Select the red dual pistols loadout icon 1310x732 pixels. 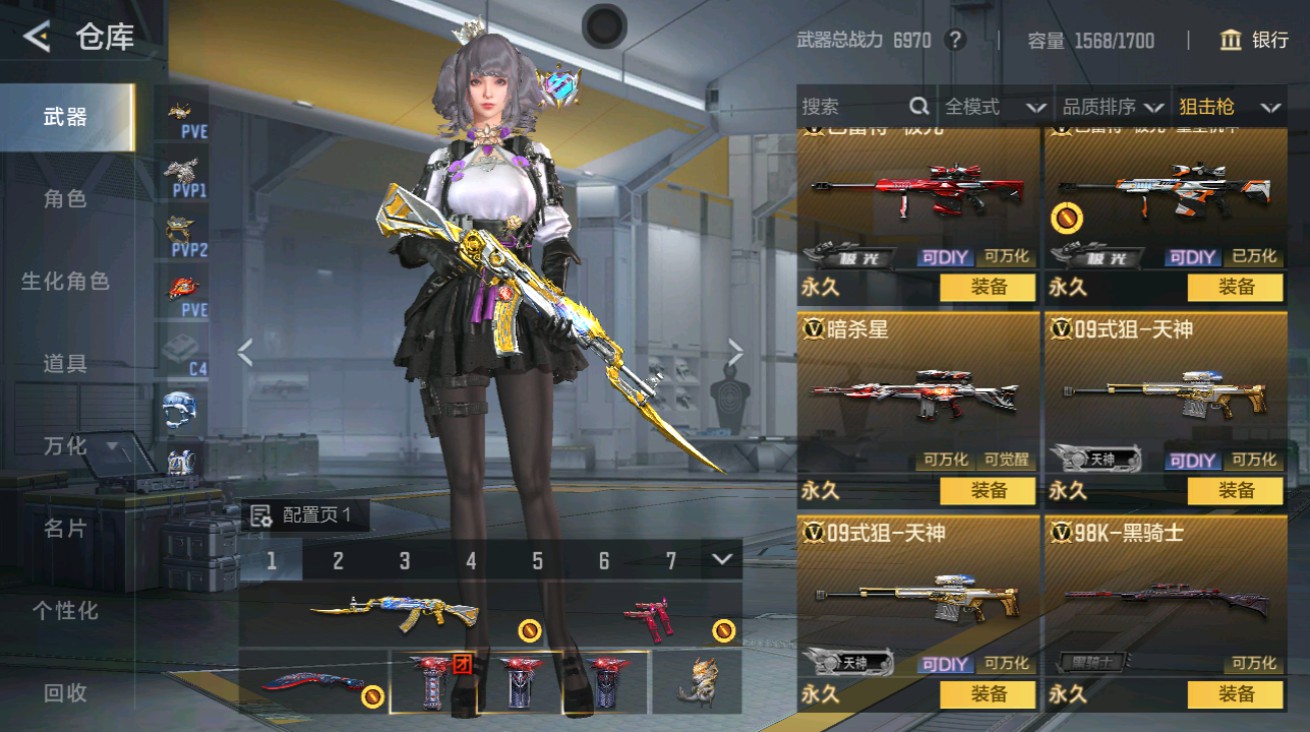[650, 618]
